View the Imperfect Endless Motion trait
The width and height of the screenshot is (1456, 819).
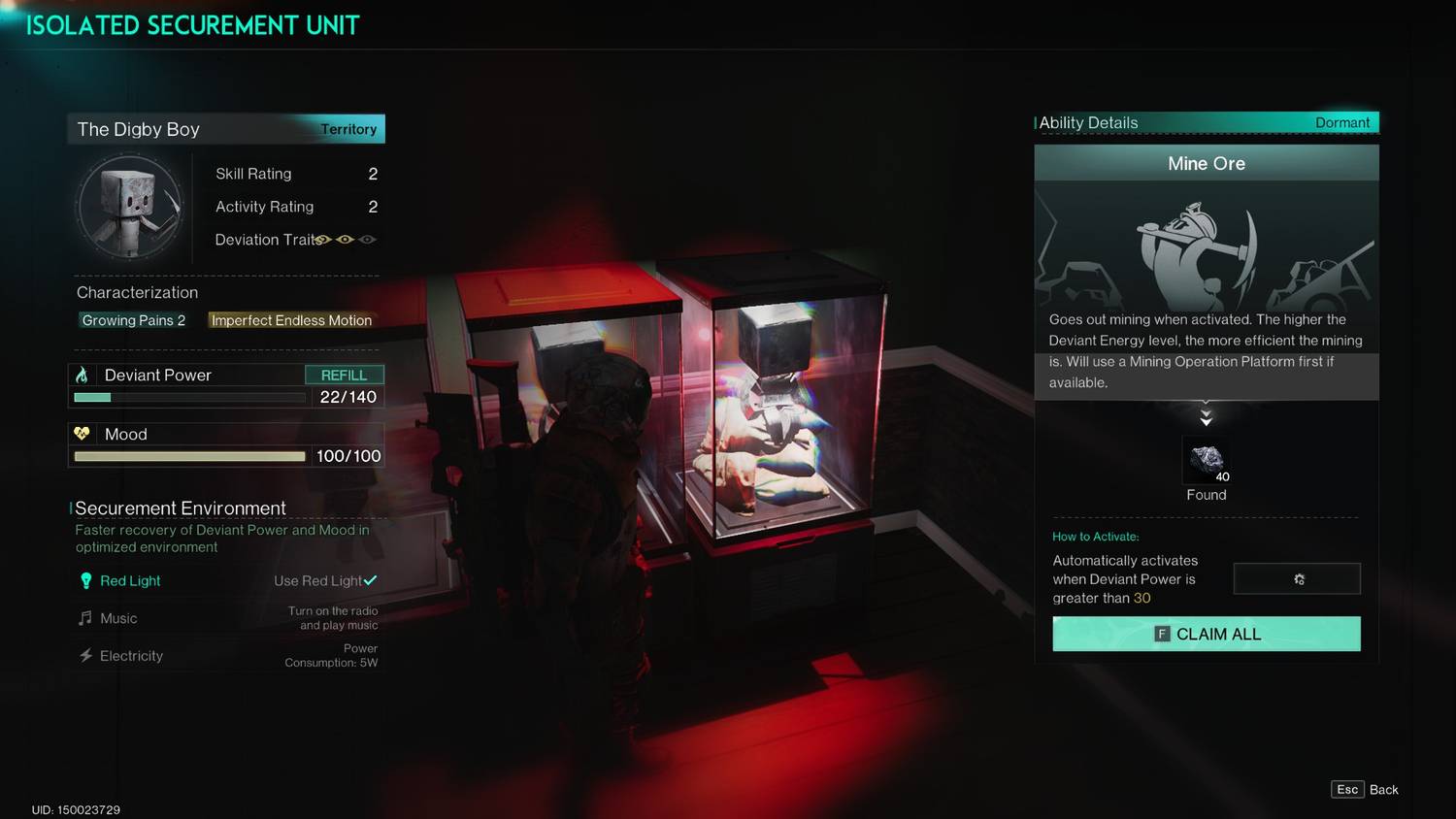pyautogui.click(x=291, y=320)
